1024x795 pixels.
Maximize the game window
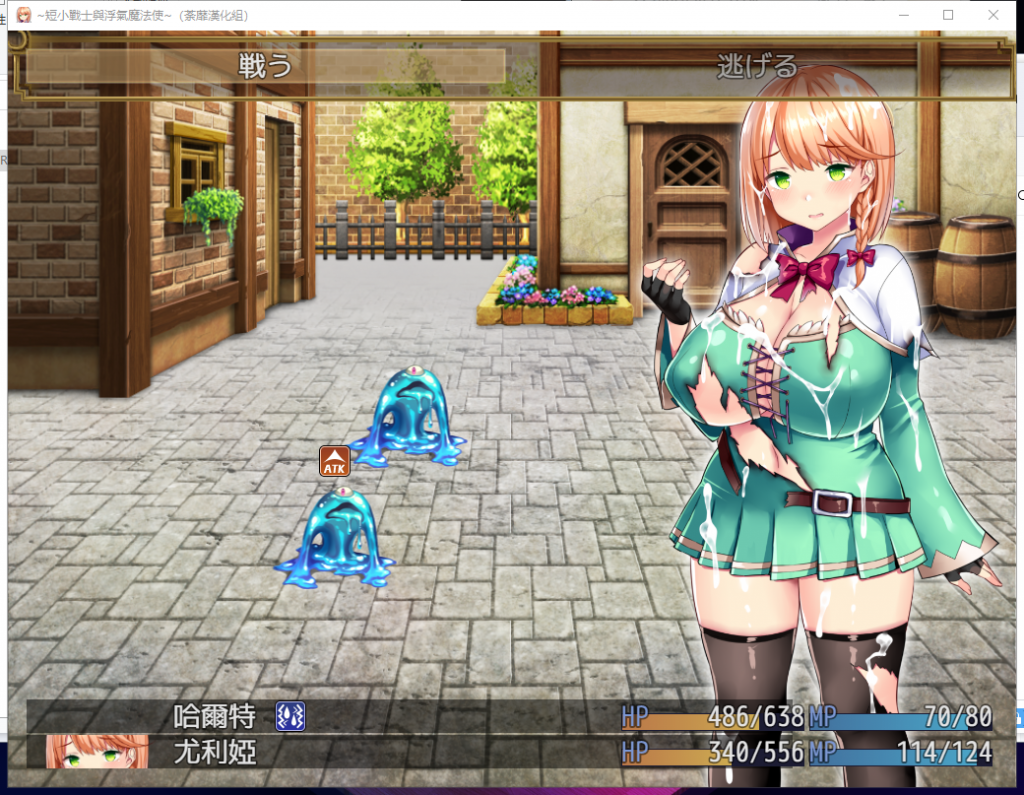coord(948,15)
